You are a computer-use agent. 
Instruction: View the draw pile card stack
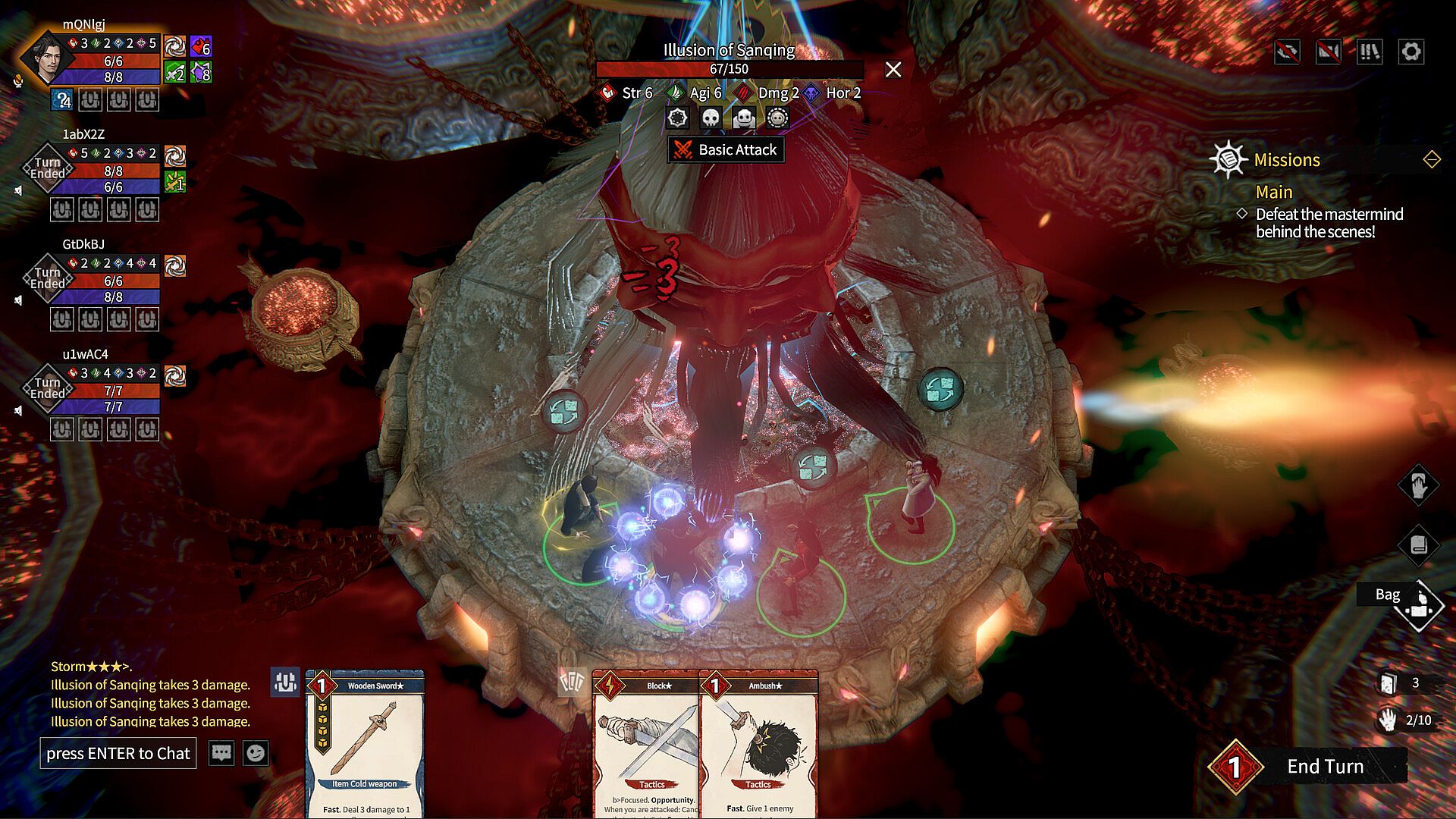1388,683
